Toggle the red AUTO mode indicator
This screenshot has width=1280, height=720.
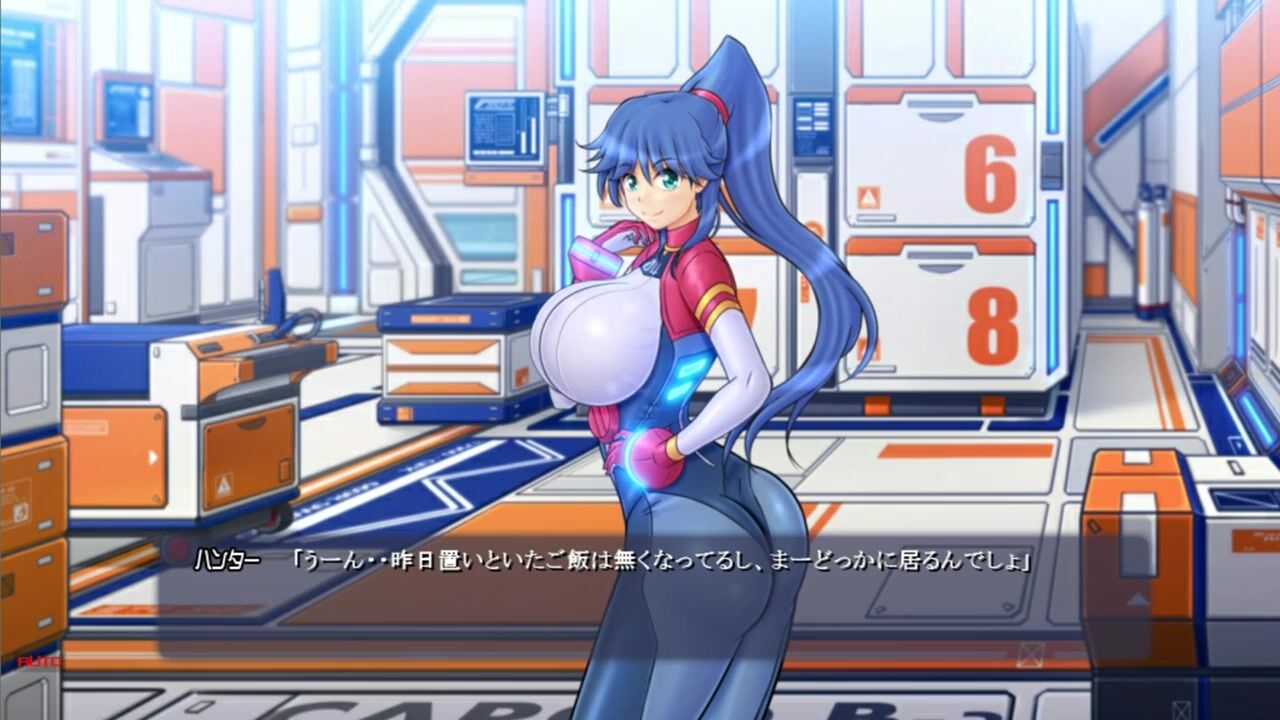39,661
